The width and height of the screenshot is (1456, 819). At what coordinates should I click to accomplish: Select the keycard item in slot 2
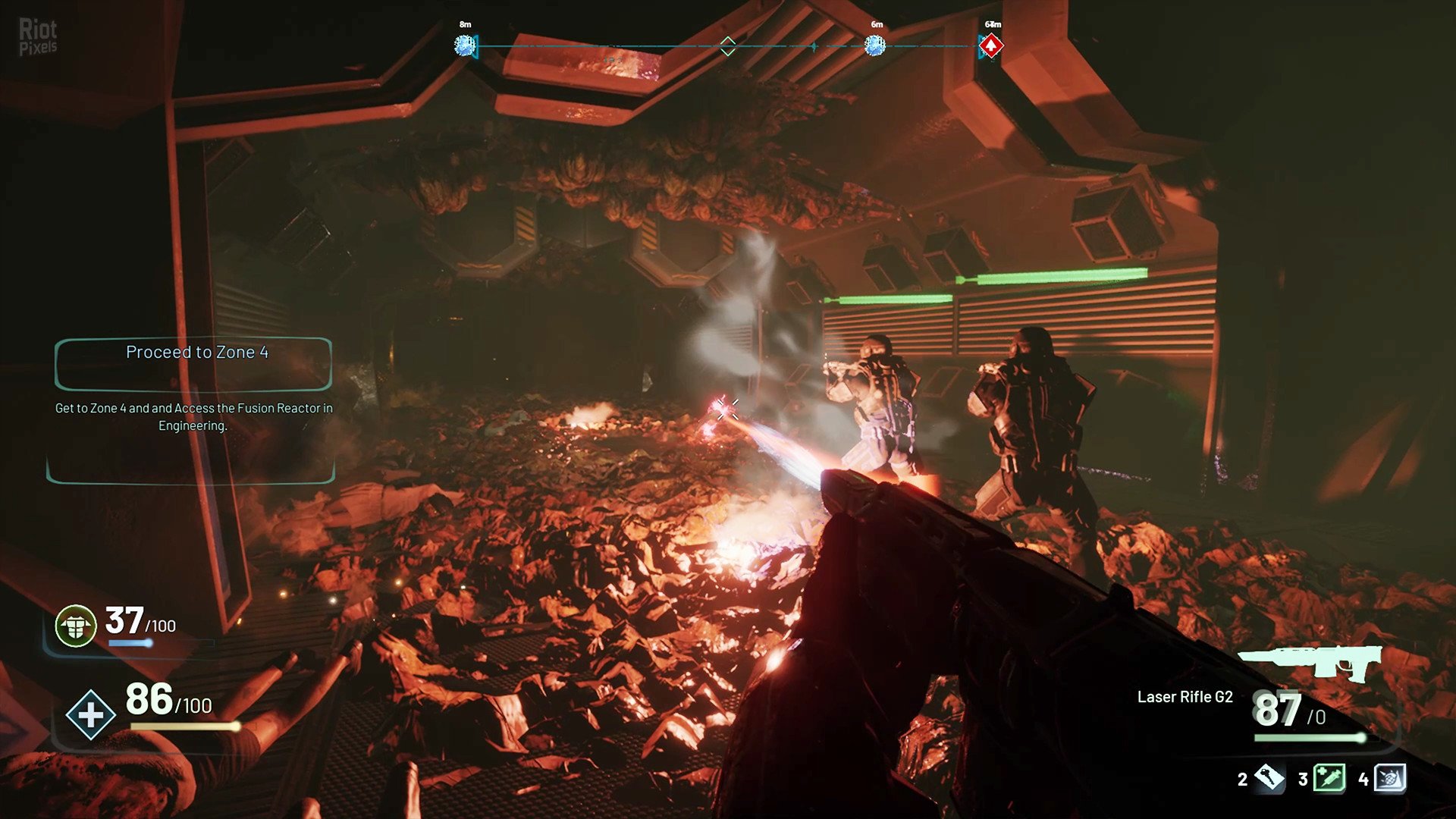click(x=1269, y=778)
